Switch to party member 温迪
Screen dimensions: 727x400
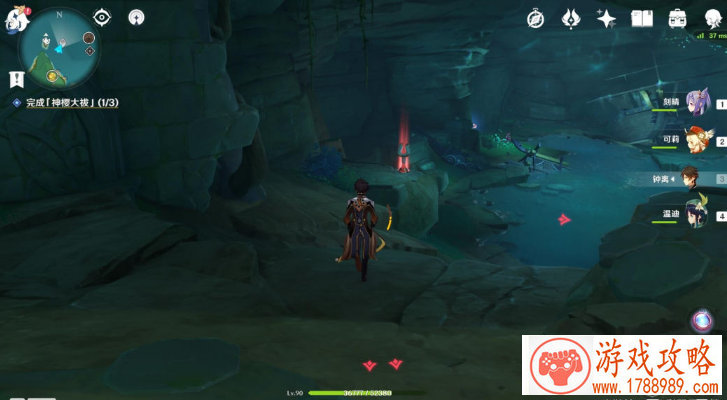click(695, 214)
